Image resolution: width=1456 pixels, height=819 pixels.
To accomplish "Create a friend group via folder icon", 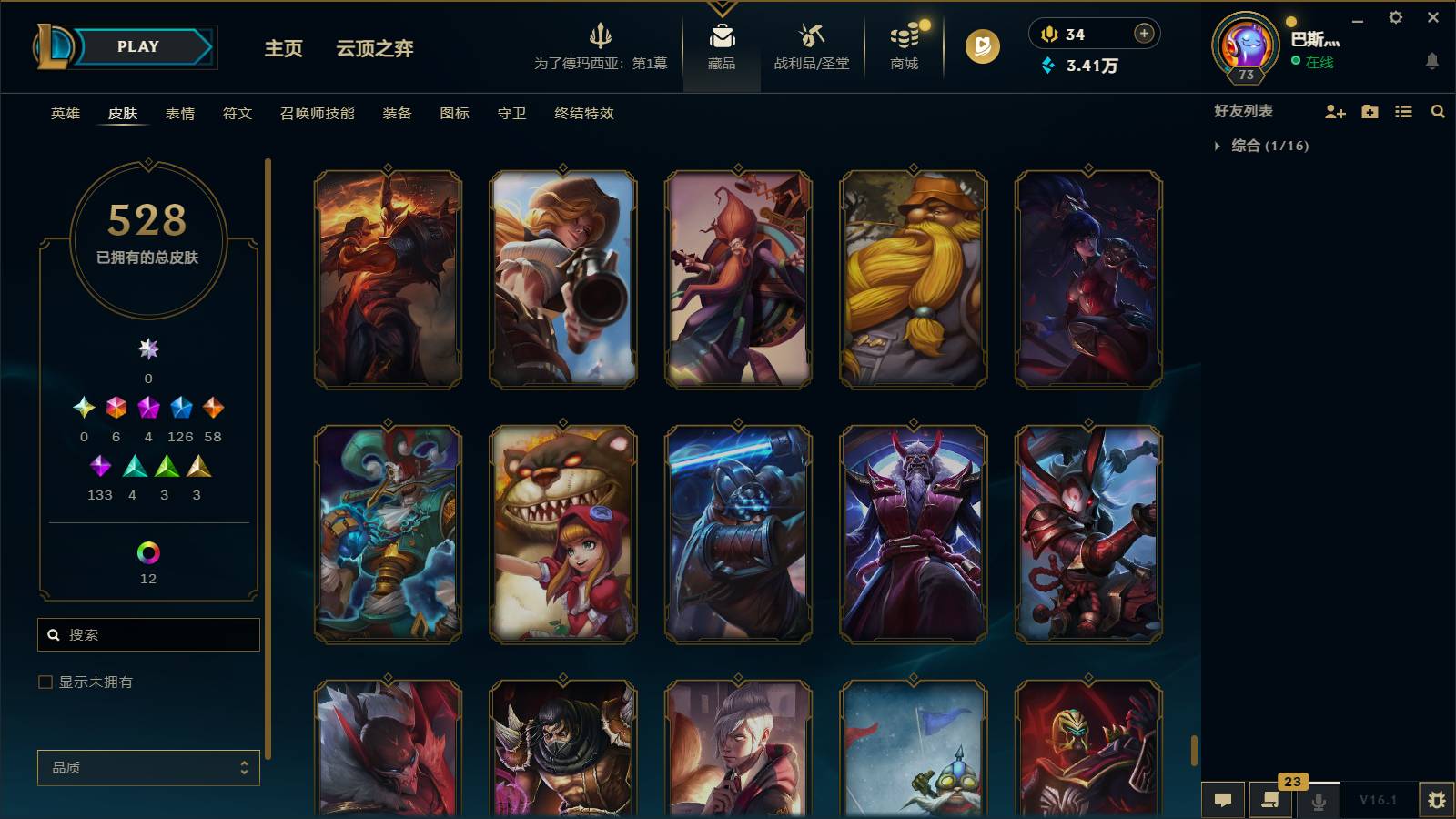I will [x=1370, y=111].
